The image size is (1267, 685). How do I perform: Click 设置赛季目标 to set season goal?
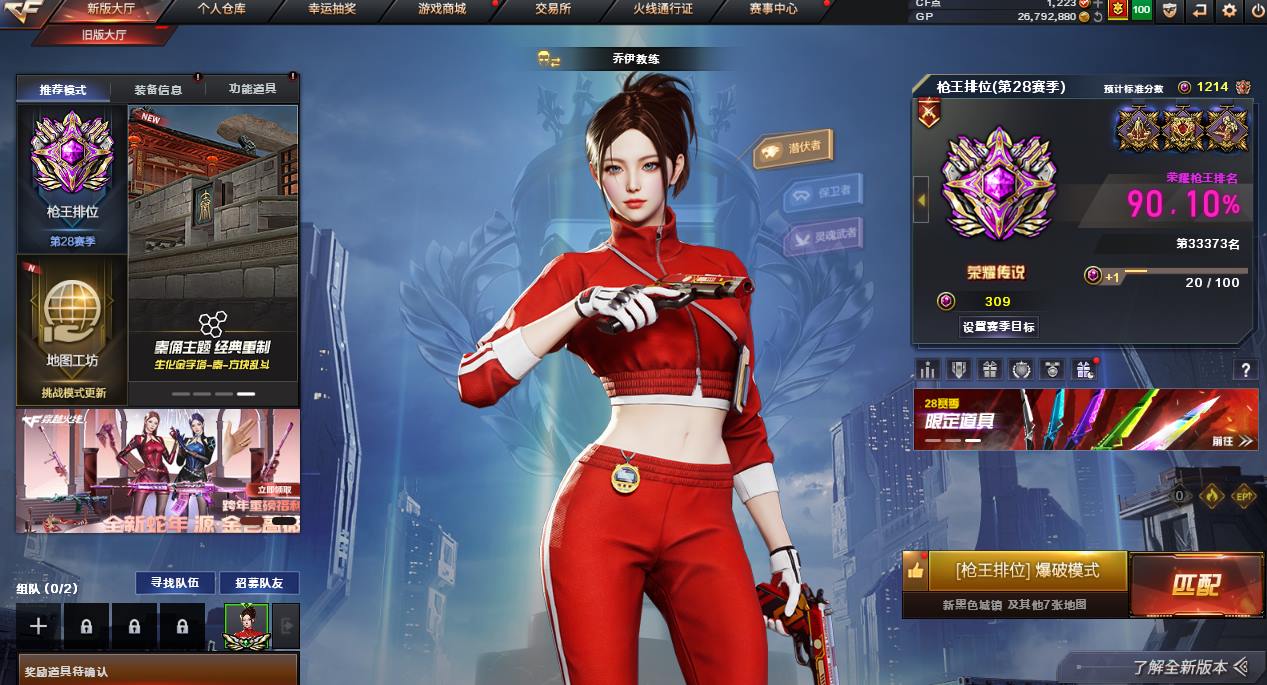pos(998,327)
